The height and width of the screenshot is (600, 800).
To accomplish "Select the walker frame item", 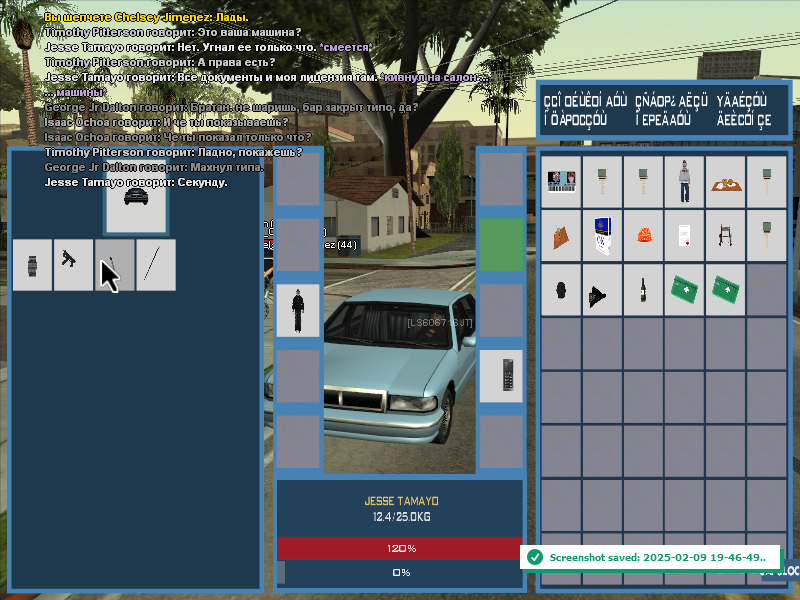I will [725, 236].
